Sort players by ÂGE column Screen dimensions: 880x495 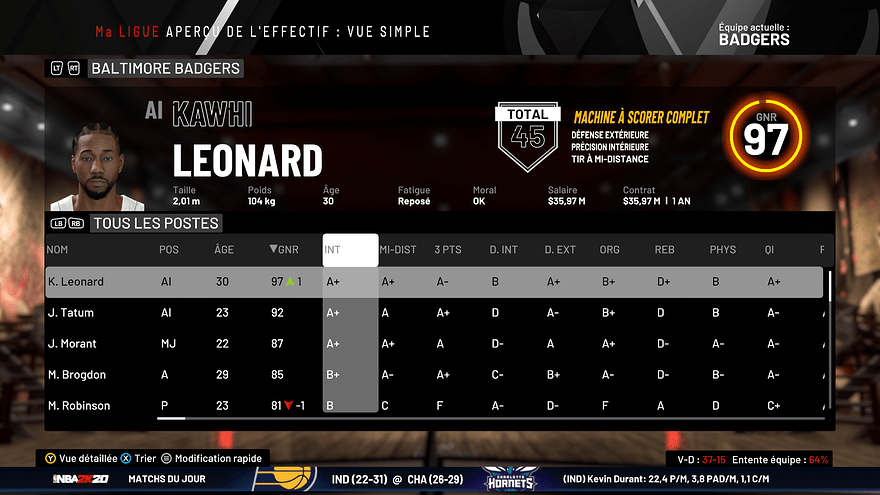coord(224,250)
